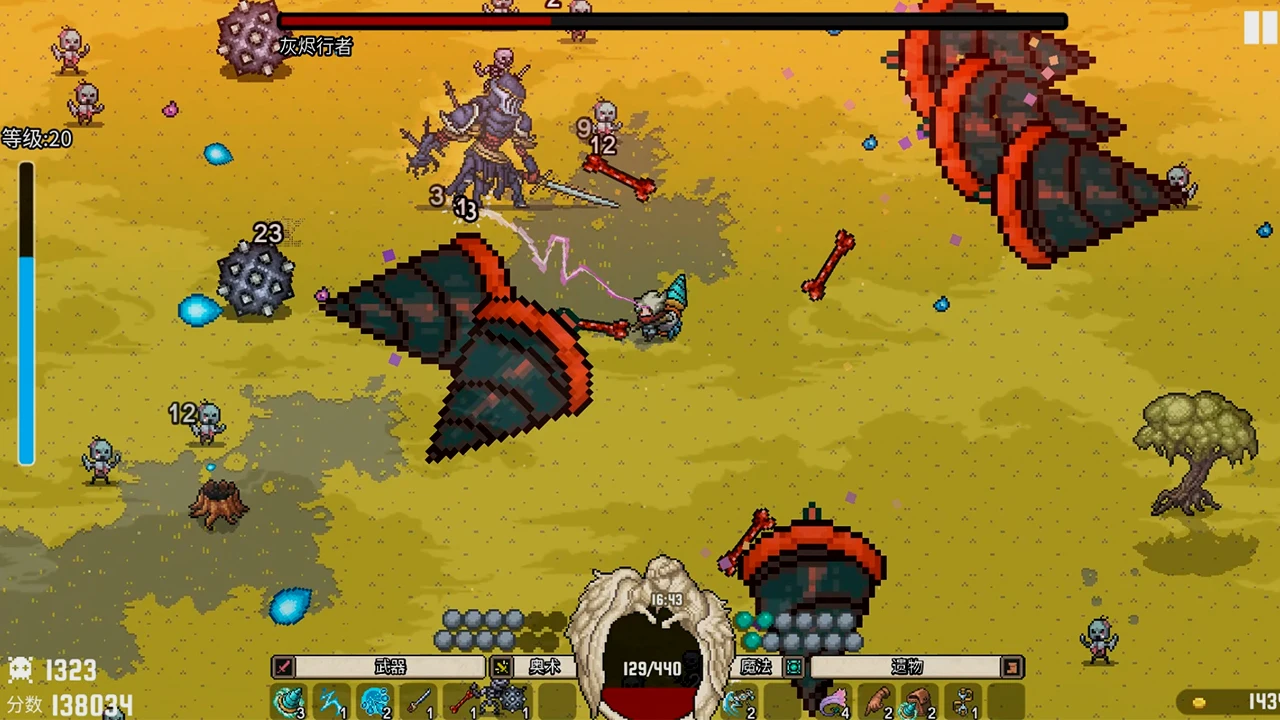Image resolution: width=1280 pixels, height=720 pixels.
Task: Click the pink tentacle relic icon
Action: click(831, 700)
